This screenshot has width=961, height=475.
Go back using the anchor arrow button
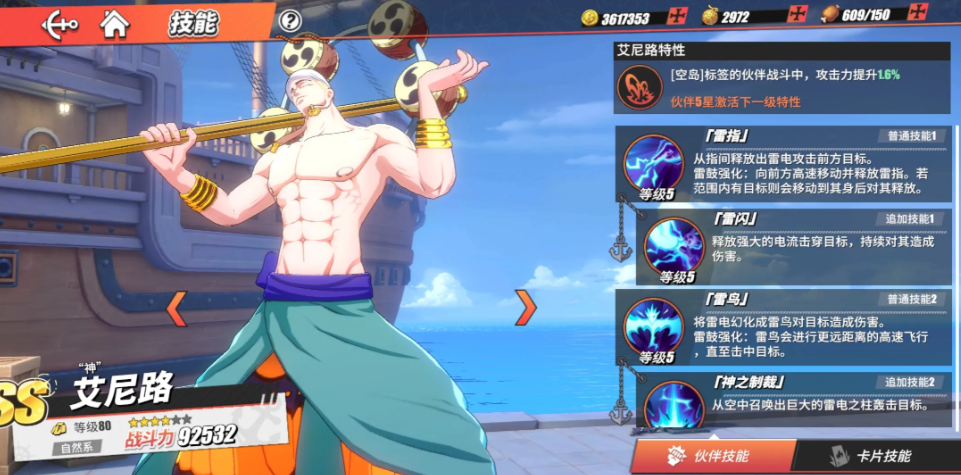60,23
